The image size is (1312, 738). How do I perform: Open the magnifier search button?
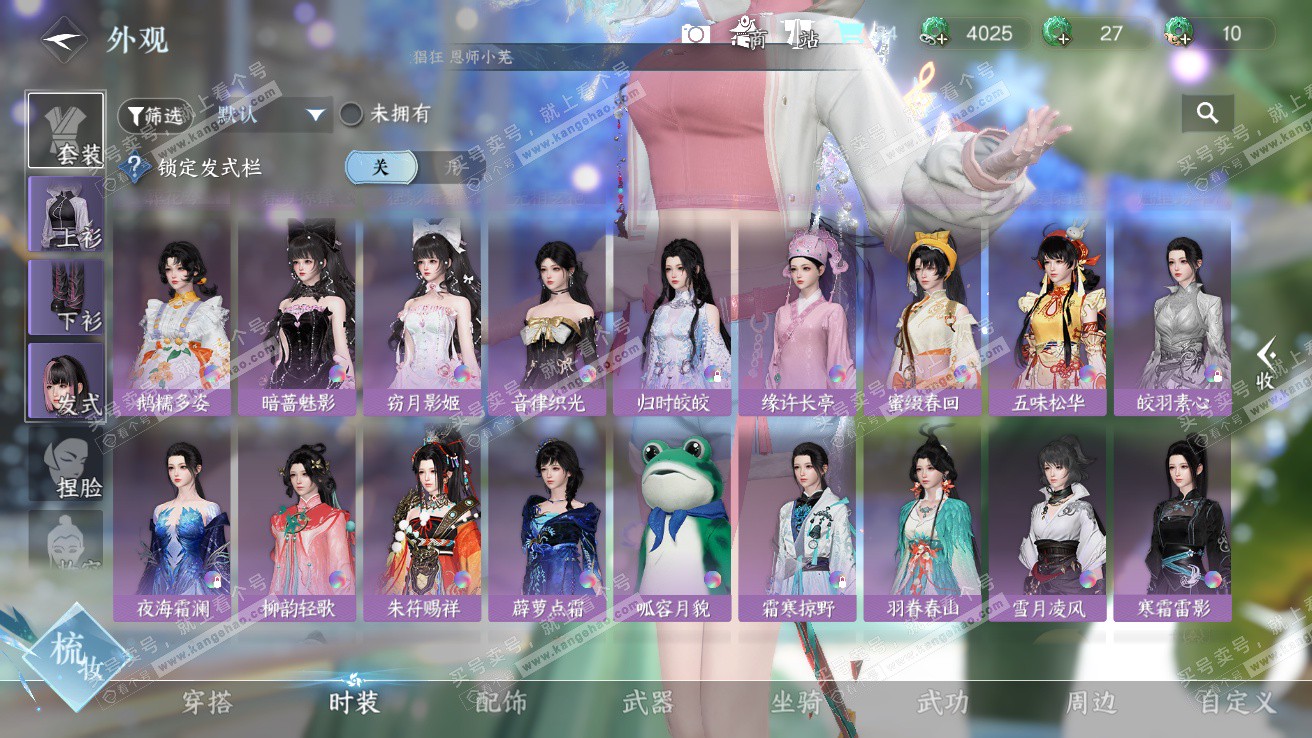(x=1207, y=114)
